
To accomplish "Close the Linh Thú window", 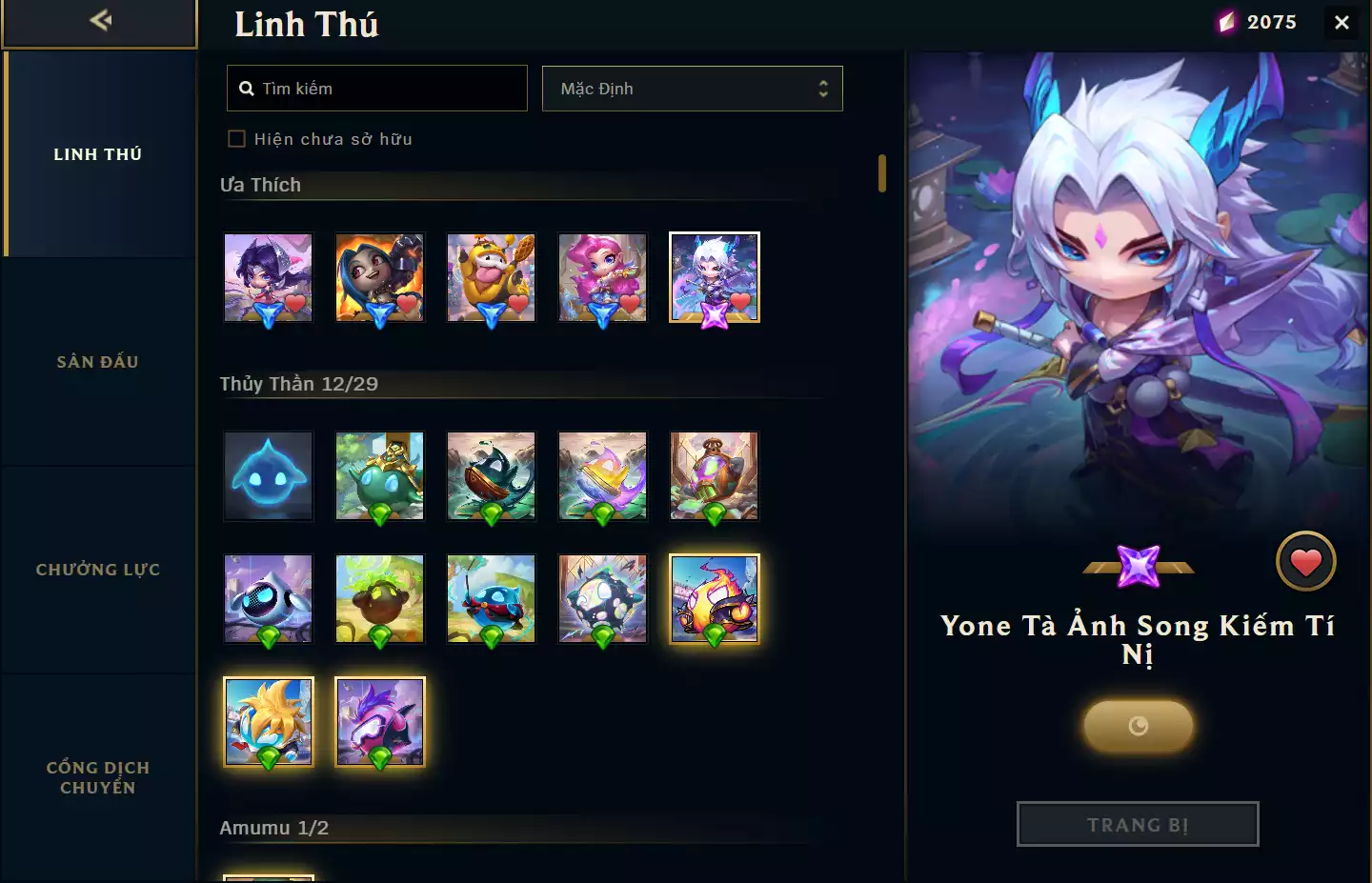I will (1342, 22).
